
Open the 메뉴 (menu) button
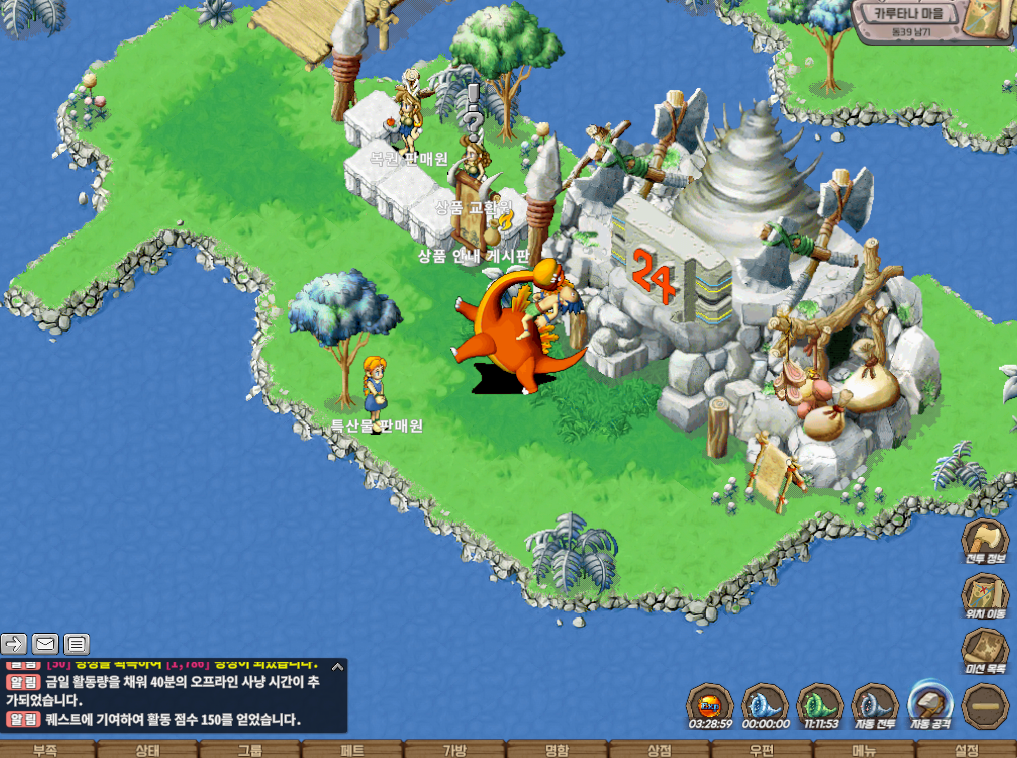pyautogui.click(x=864, y=750)
